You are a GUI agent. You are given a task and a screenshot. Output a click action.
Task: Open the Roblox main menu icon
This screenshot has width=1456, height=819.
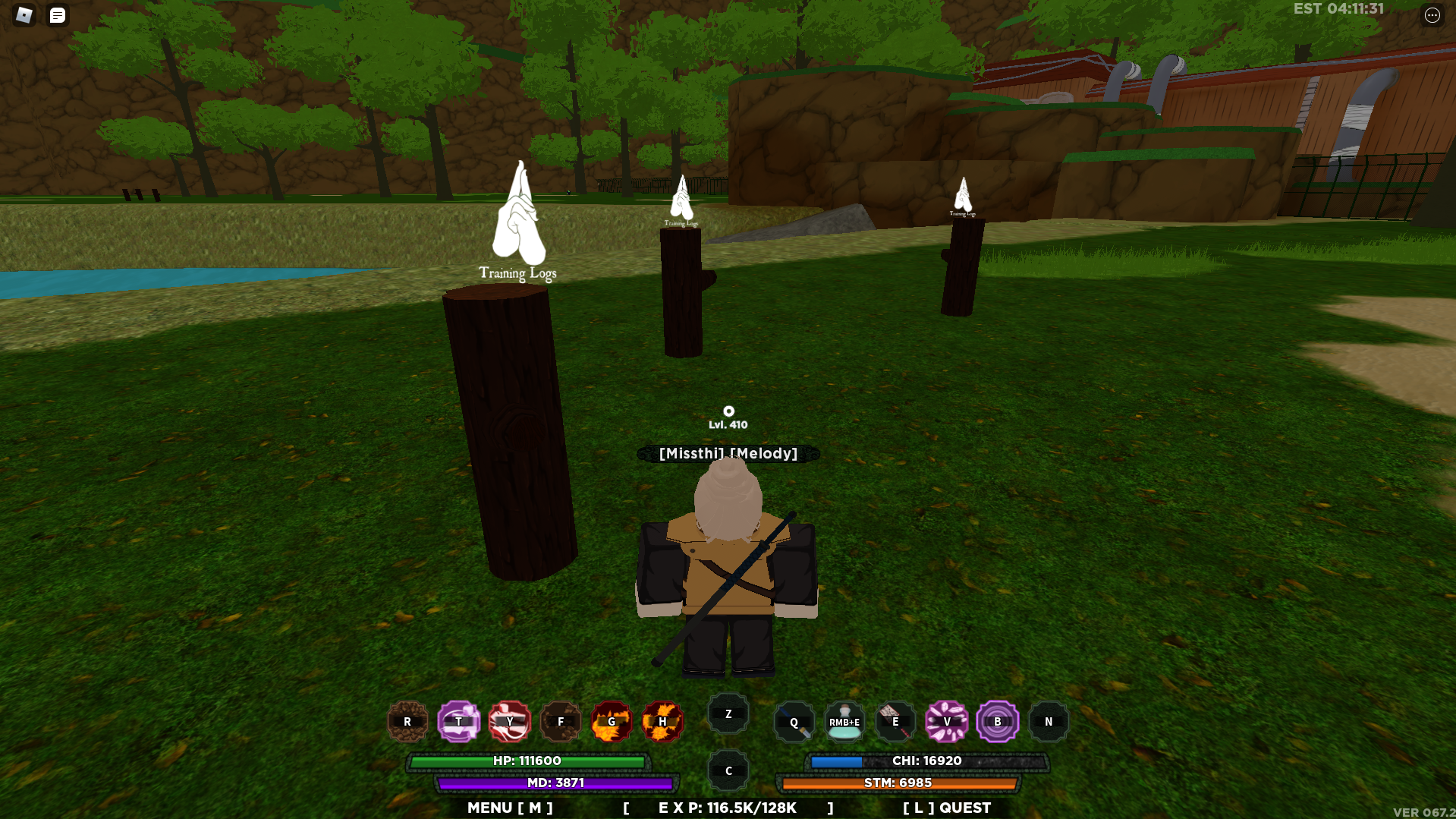(x=24, y=15)
